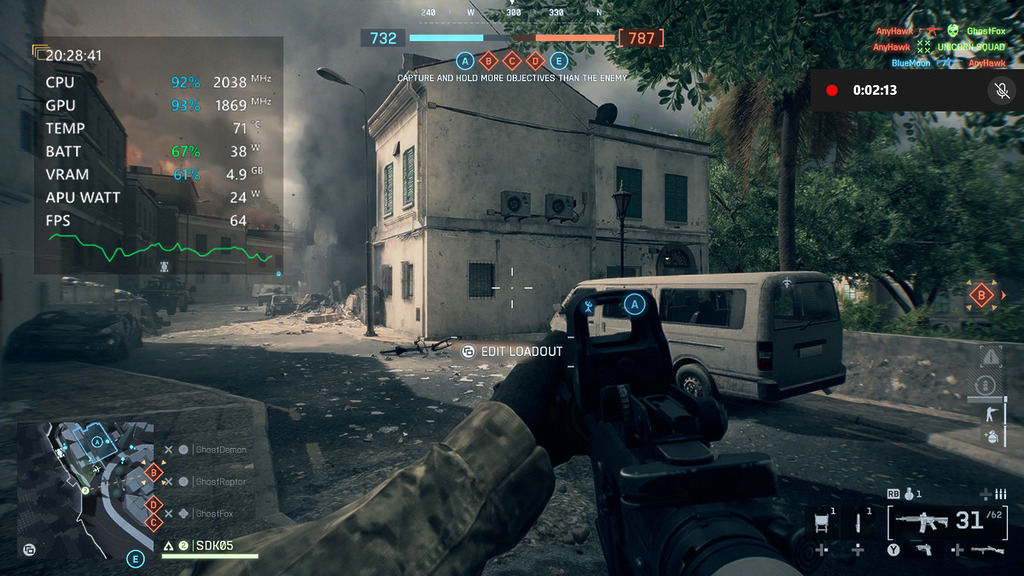Select squadmate GhostFox in the squad list
This screenshot has width=1024, height=576.
tap(216, 514)
